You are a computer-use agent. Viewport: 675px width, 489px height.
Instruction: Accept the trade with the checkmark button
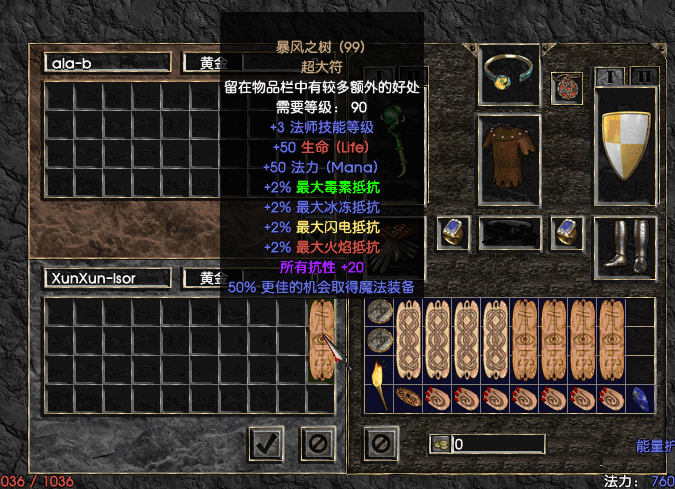265,442
